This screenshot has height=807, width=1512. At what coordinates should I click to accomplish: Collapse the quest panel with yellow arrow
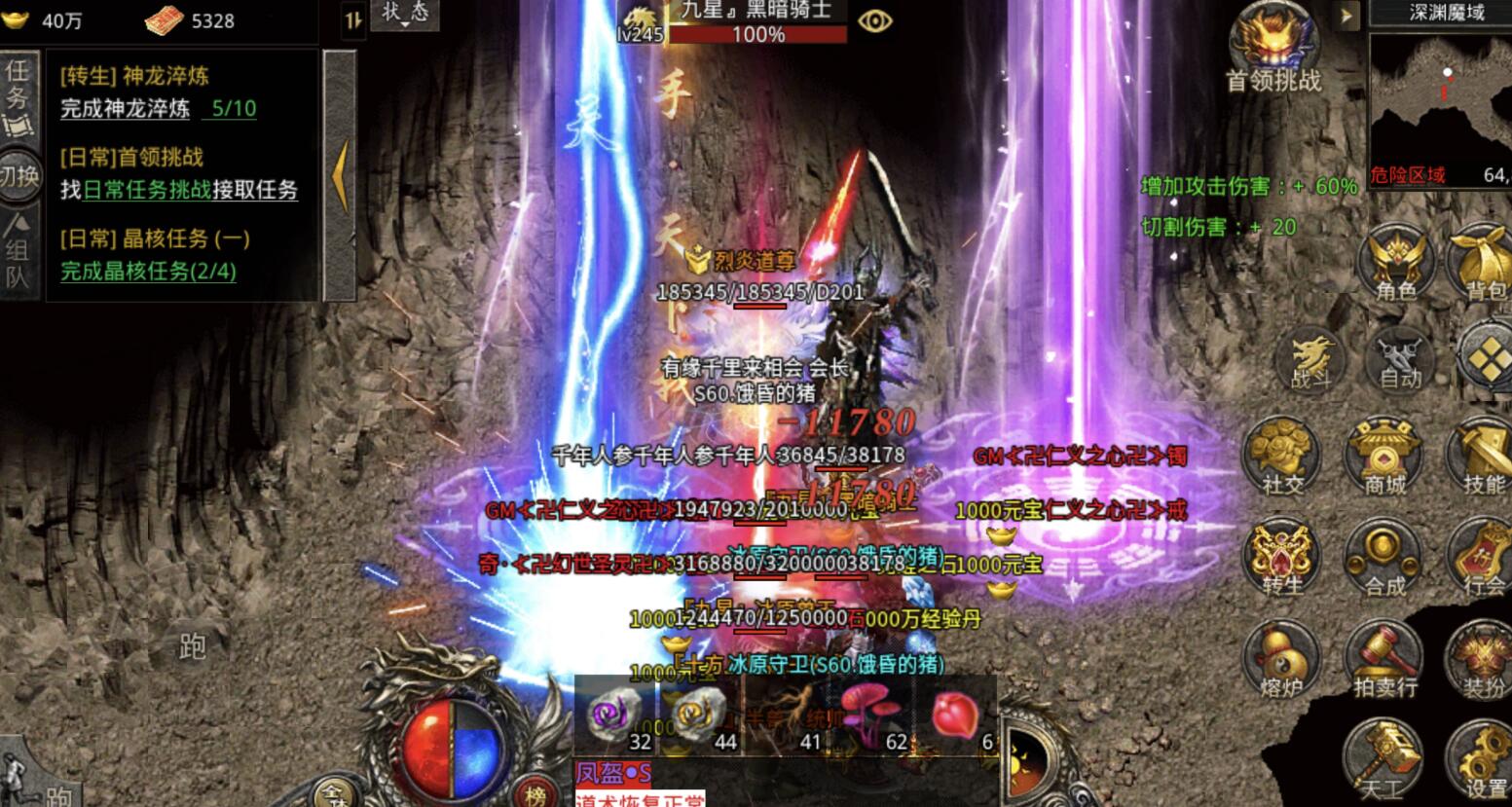(x=340, y=175)
